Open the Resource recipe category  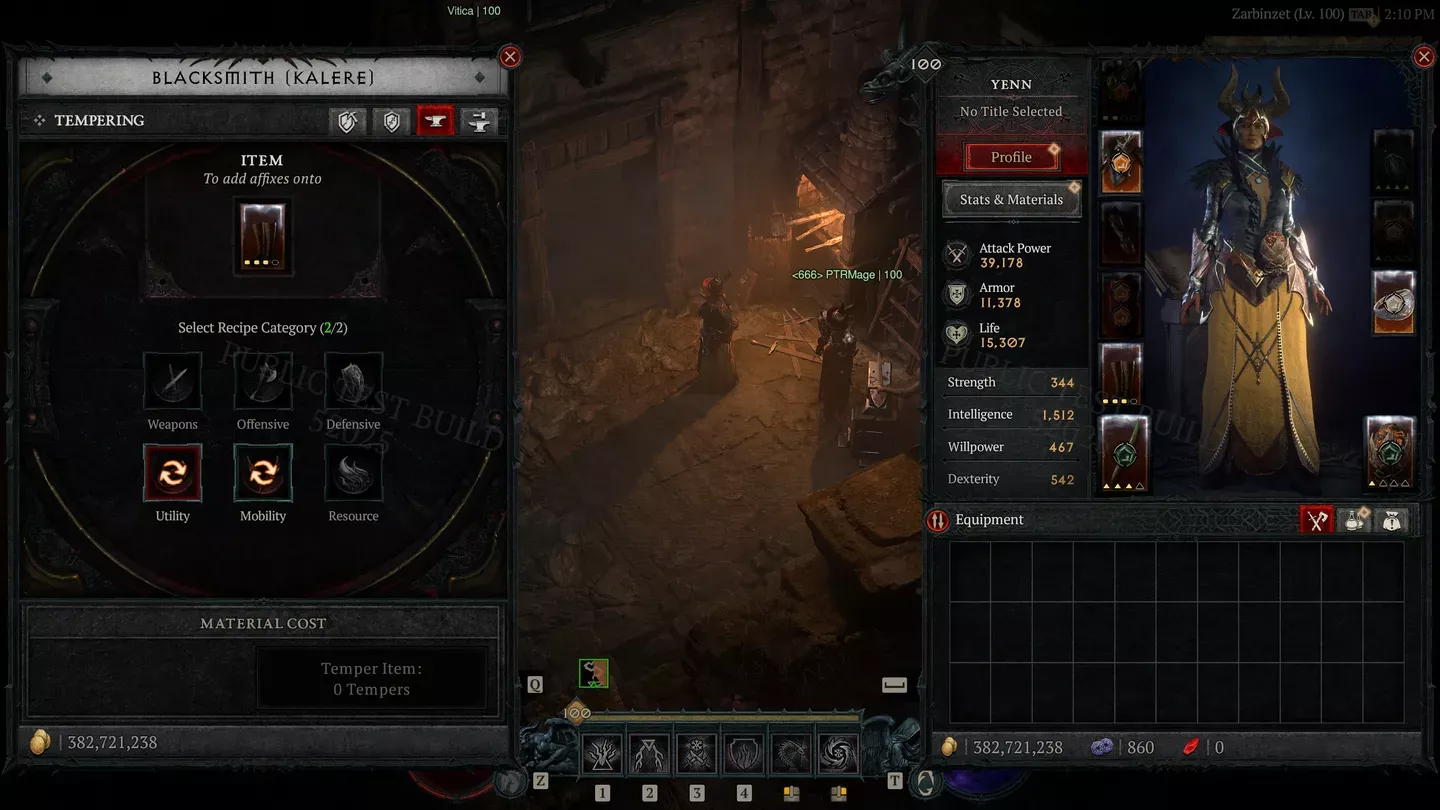pyautogui.click(x=352, y=473)
